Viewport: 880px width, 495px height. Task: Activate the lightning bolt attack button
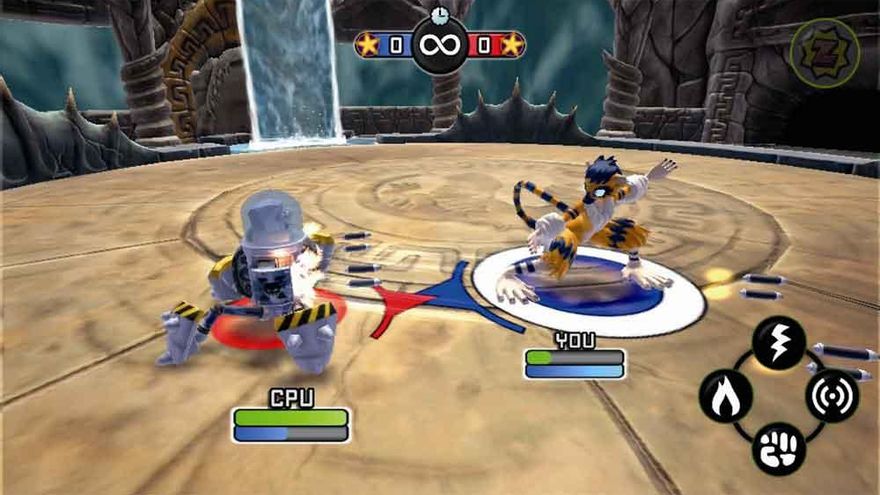778,343
